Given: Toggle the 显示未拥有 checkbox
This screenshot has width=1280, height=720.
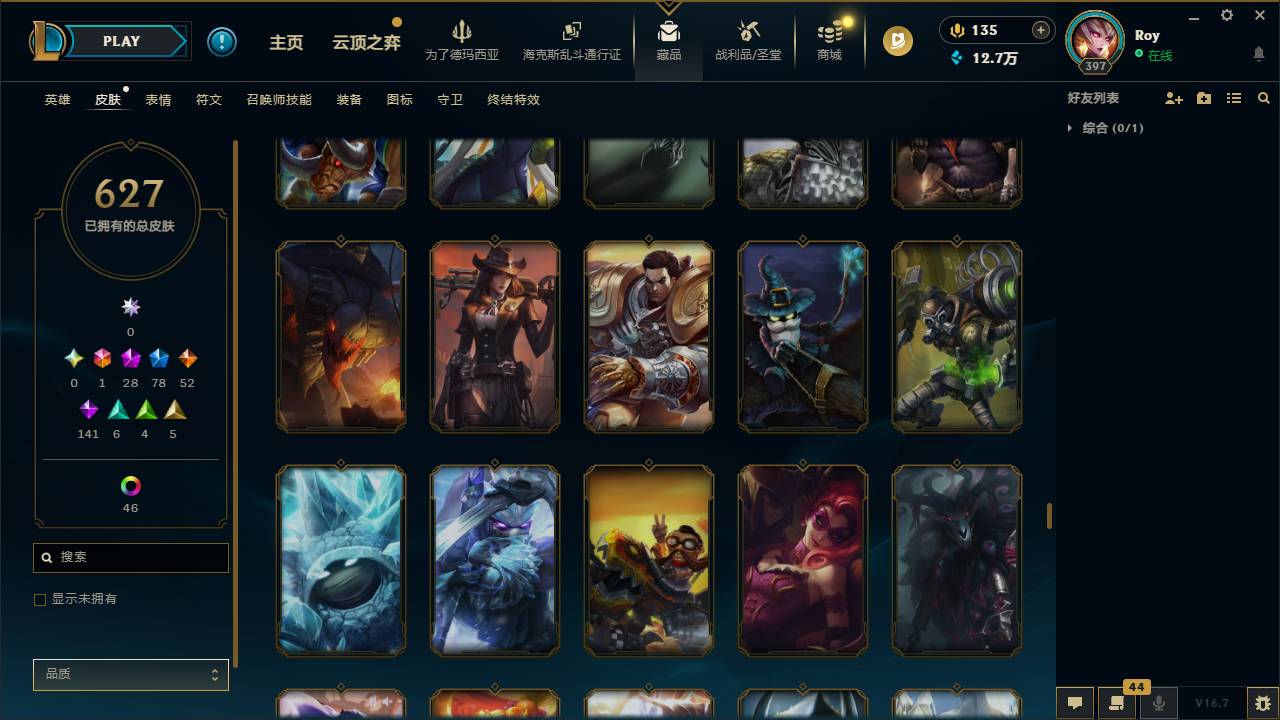Looking at the screenshot, I should 40,599.
